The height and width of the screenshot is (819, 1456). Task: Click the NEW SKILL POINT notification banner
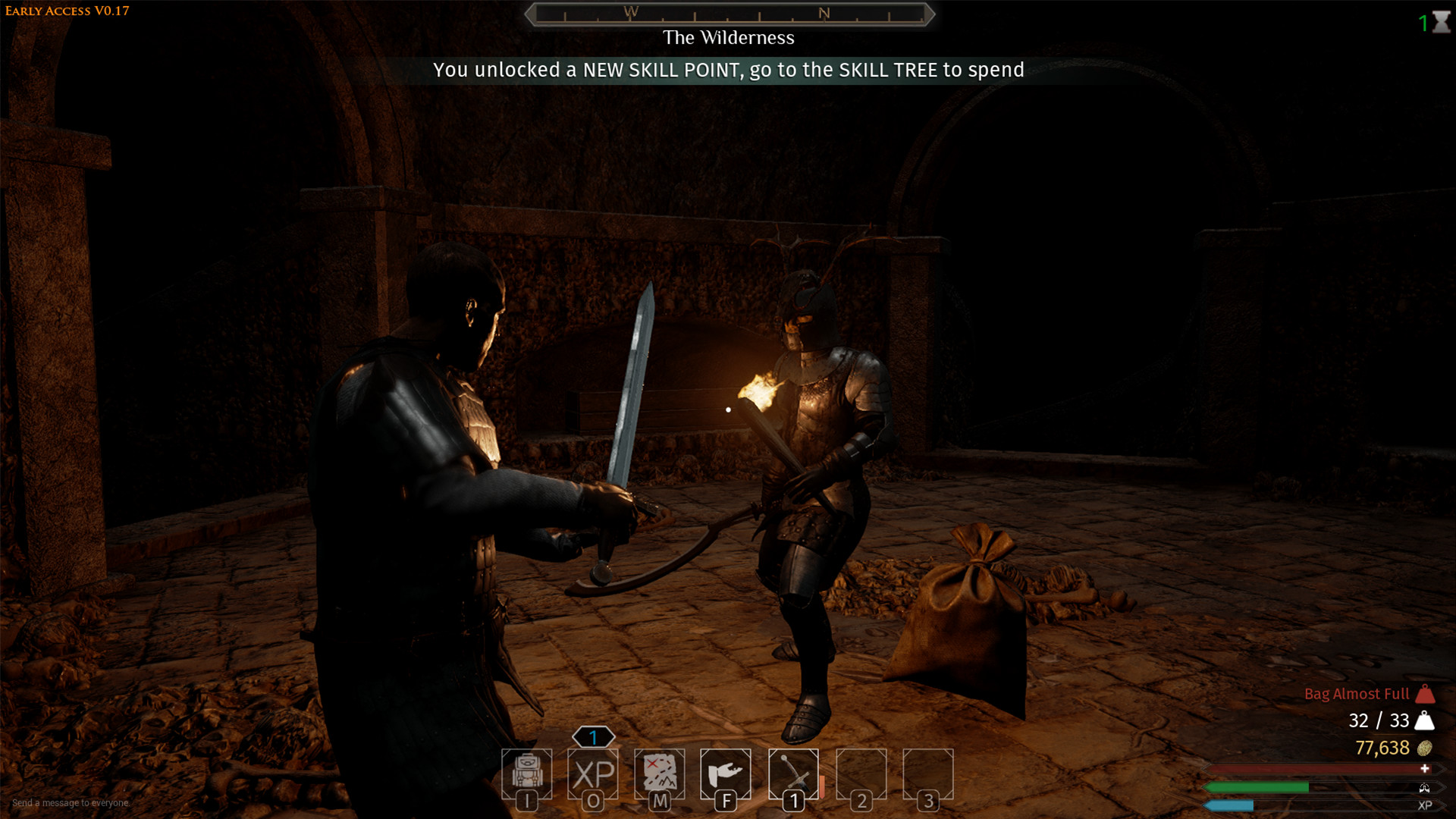[x=728, y=70]
